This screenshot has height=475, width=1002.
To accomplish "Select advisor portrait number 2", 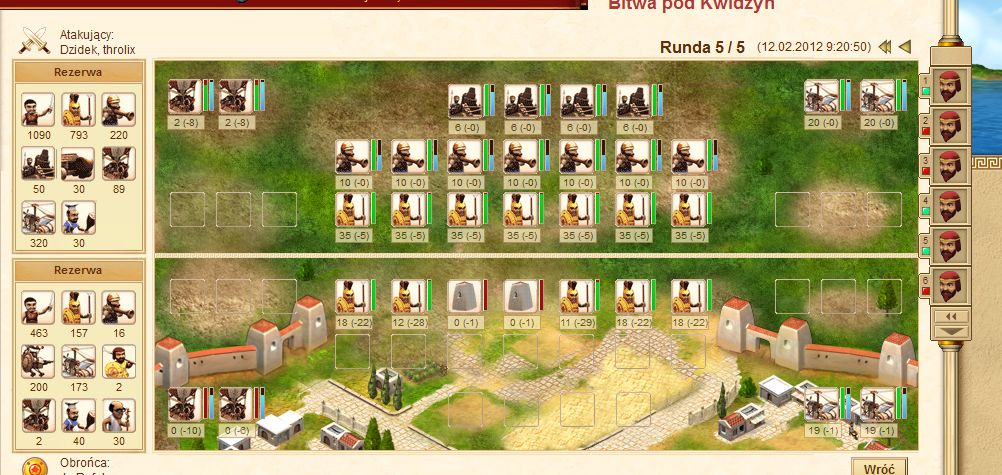I will (x=949, y=125).
